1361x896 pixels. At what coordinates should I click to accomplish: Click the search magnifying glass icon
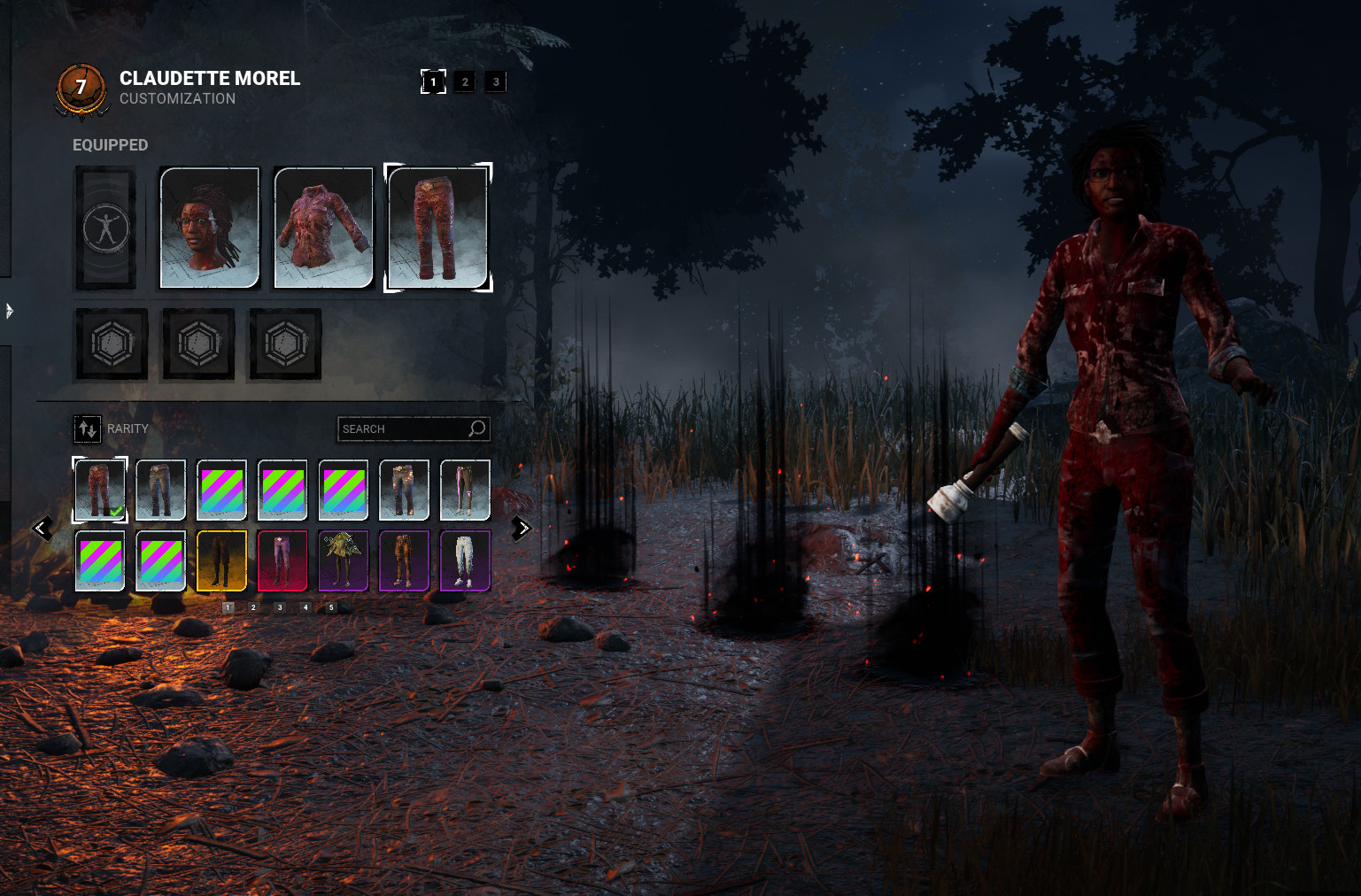pos(477,429)
